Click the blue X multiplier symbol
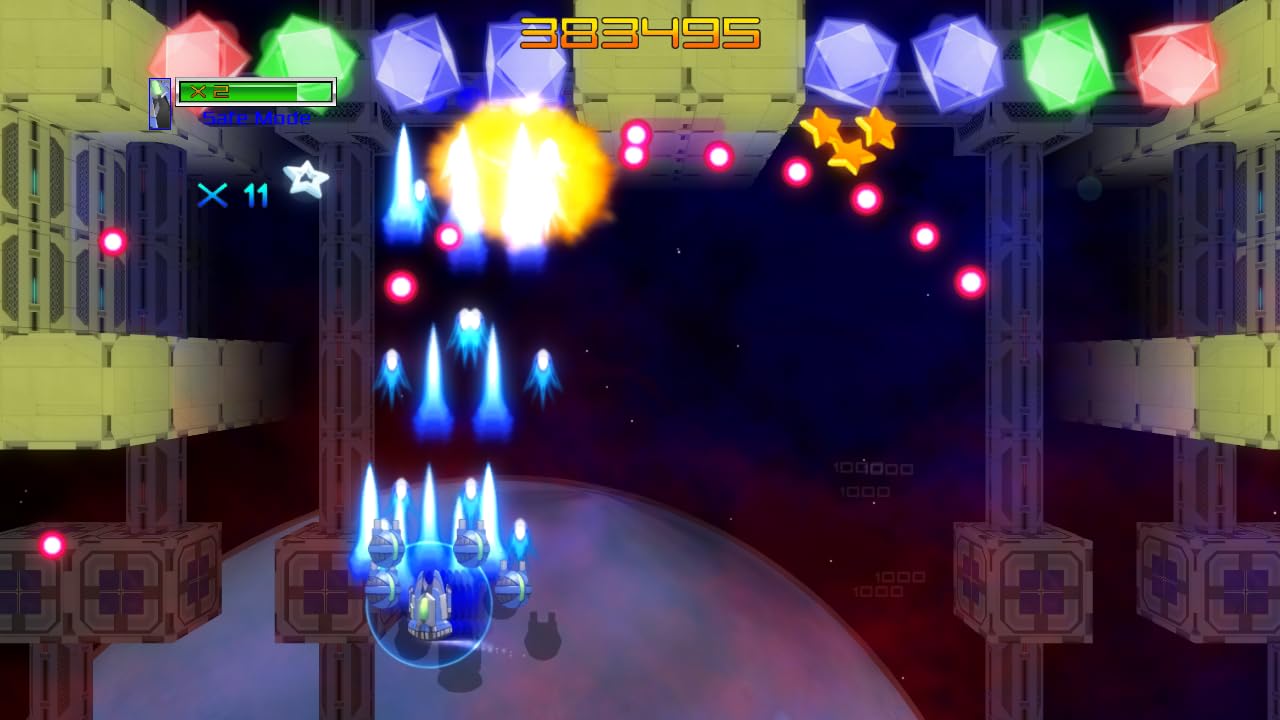The width and height of the screenshot is (1280, 720). (212, 196)
